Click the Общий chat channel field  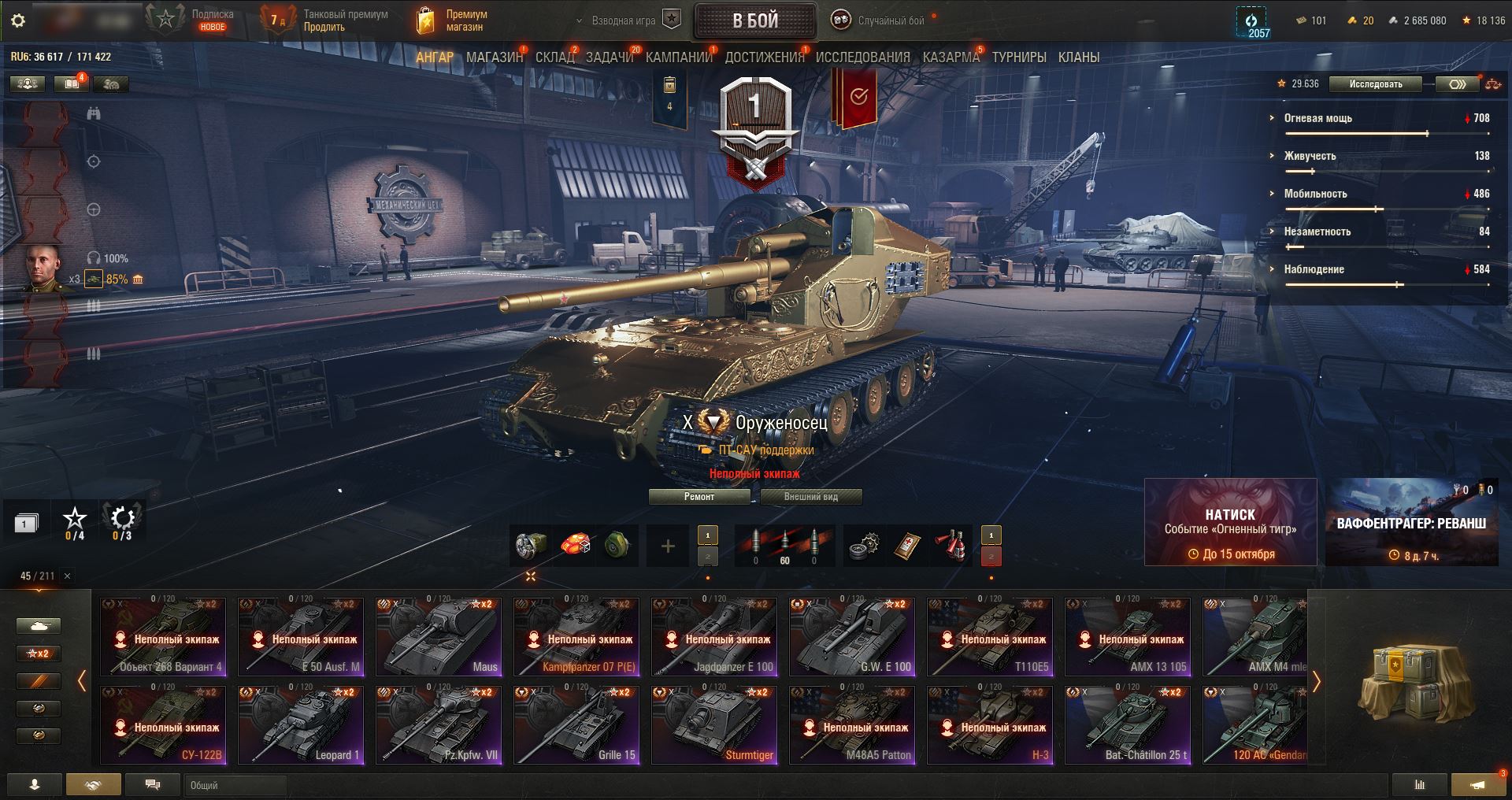[236, 785]
